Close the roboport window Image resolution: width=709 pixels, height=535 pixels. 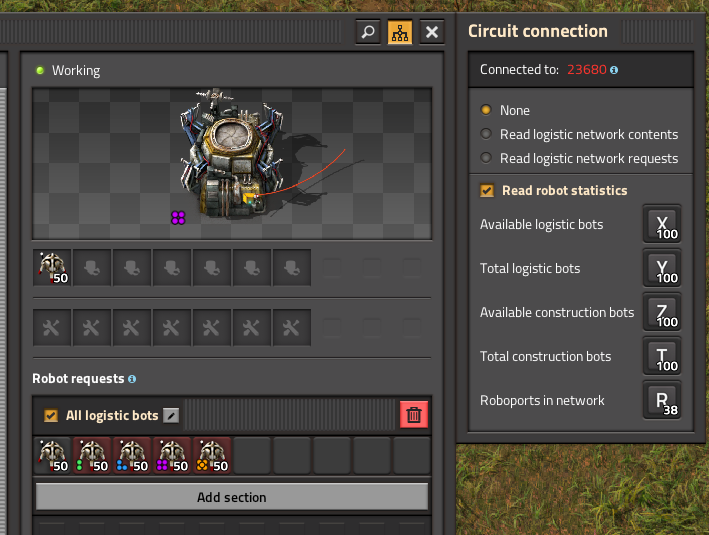click(432, 32)
